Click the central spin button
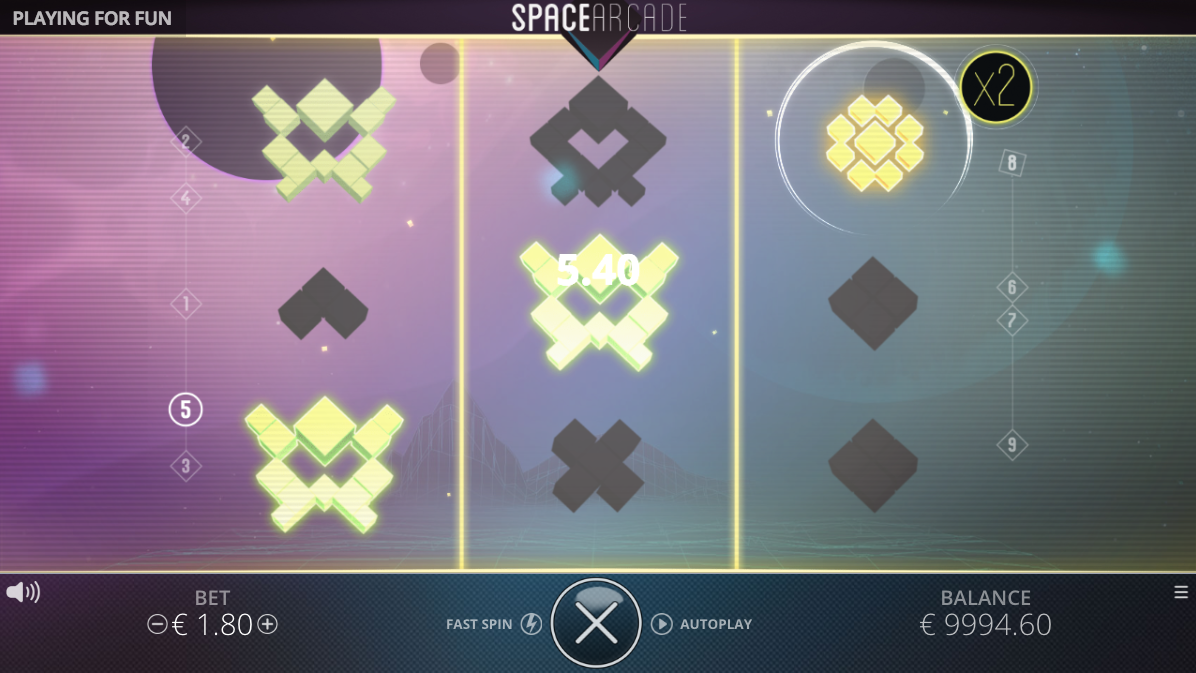 click(597, 624)
